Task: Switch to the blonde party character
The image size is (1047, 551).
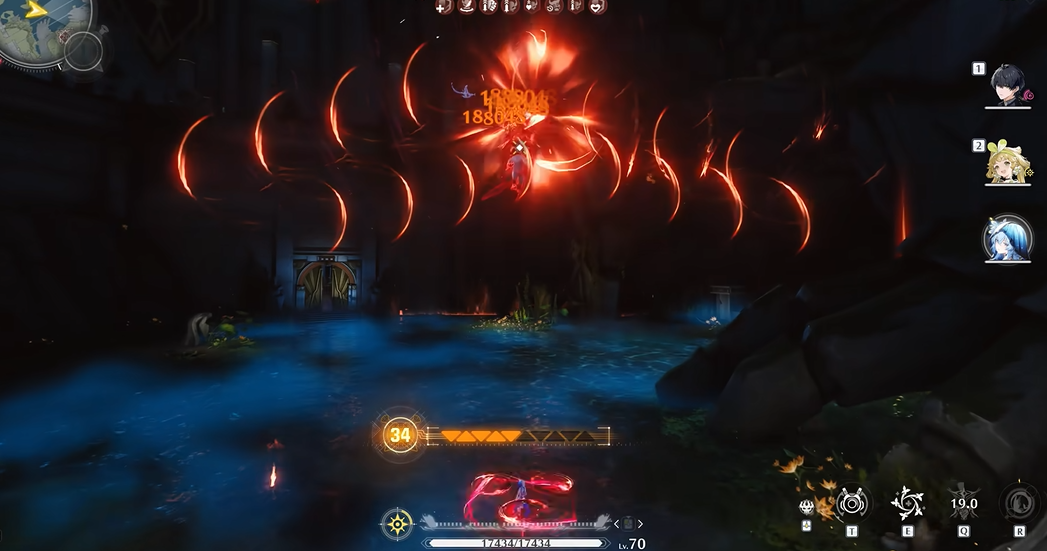Action: pos(1006,162)
